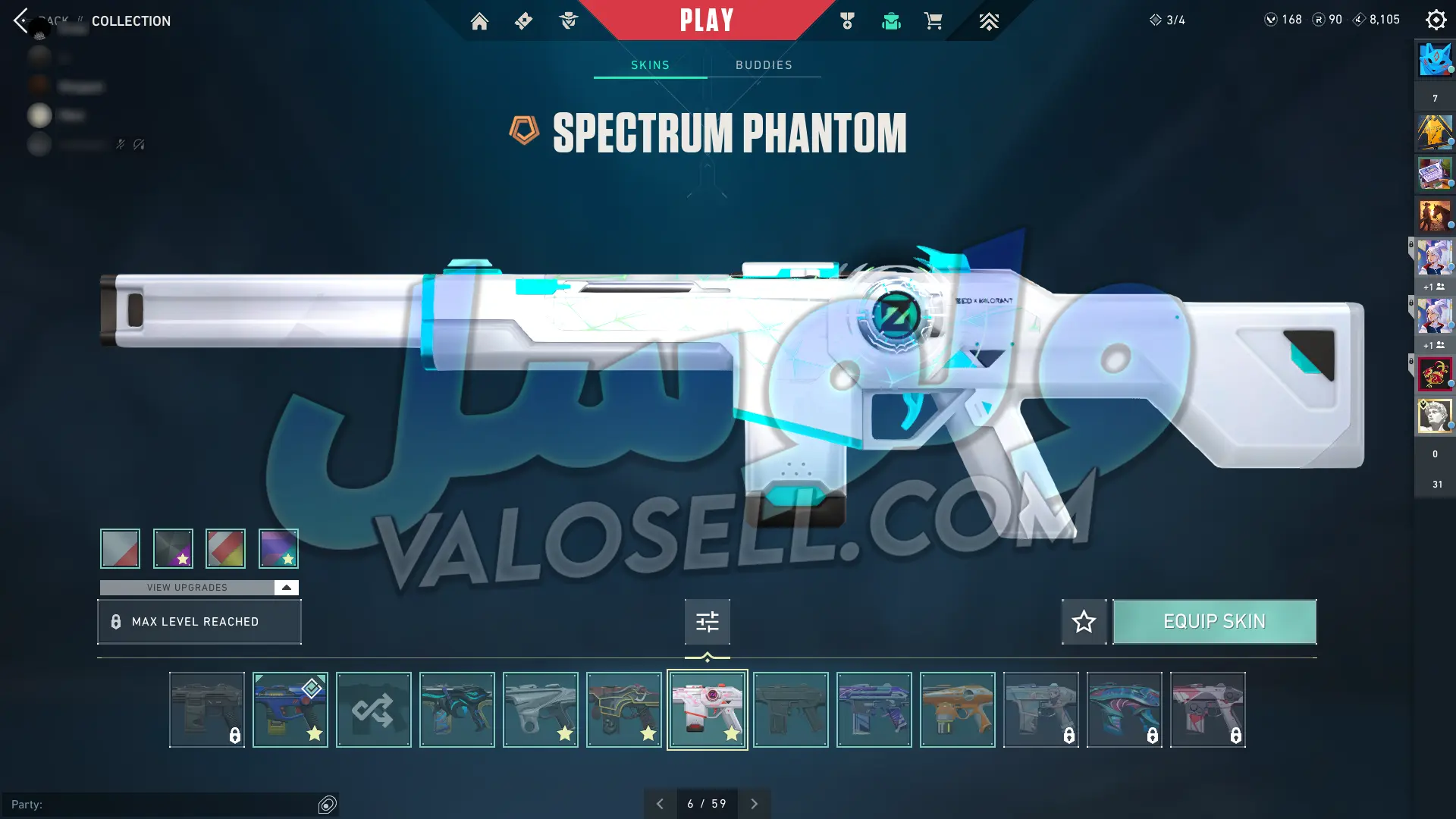This screenshot has width=1456, height=819.
Task: Select the orange Phantom skin thumbnail
Action: 957,710
